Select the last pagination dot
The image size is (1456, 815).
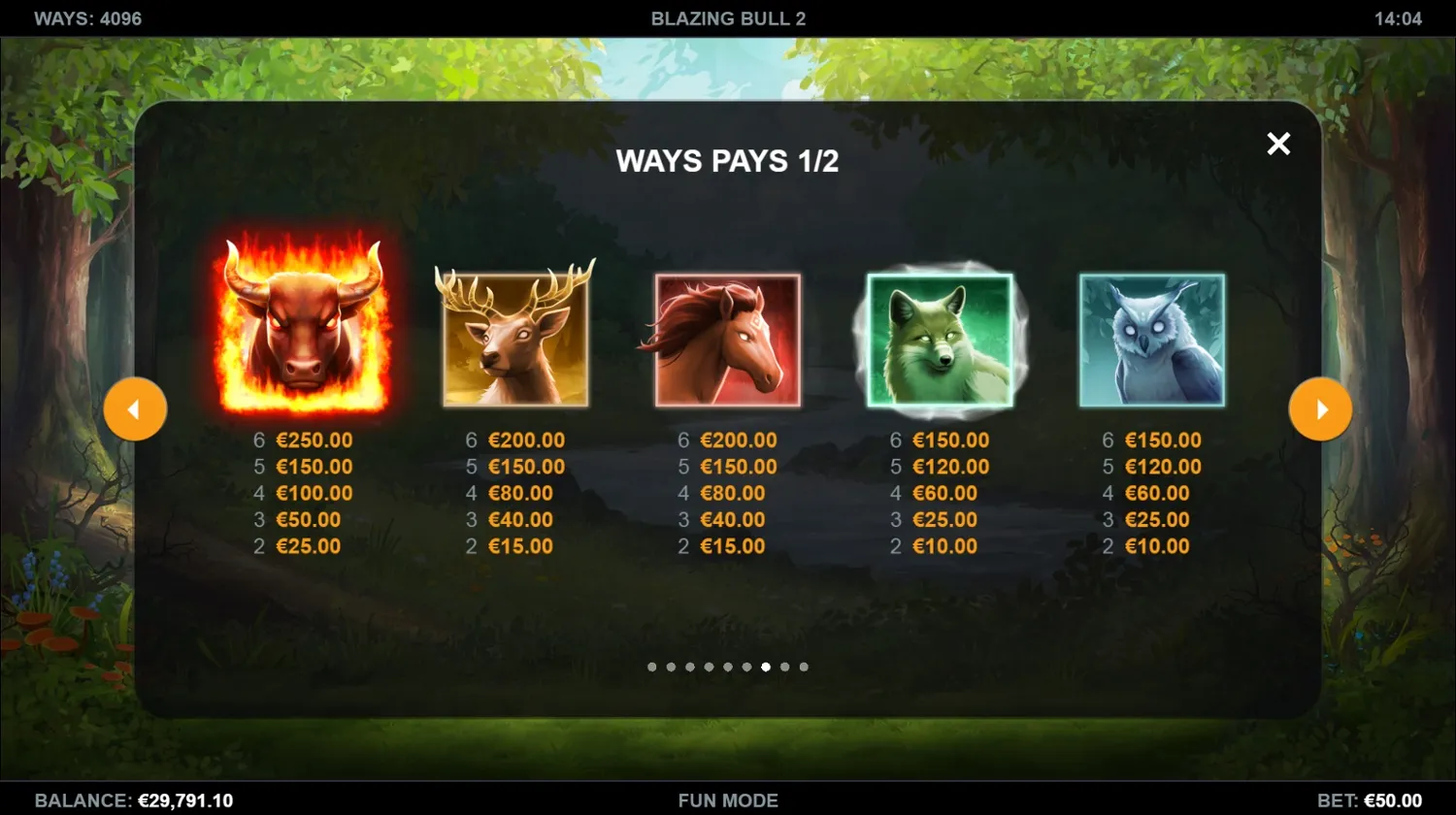pos(803,667)
